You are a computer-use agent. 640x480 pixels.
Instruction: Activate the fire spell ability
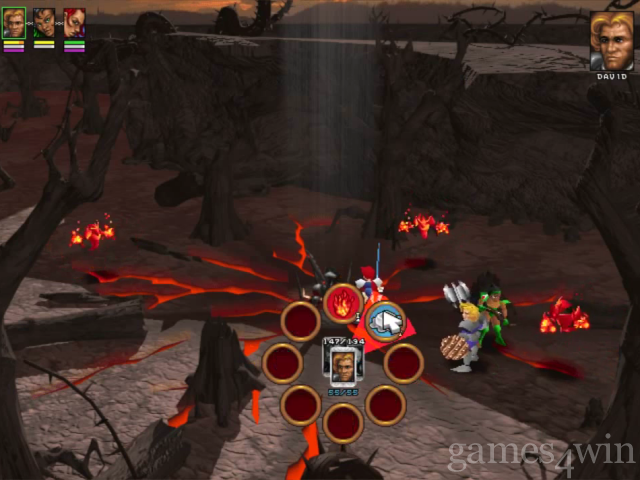tap(342, 302)
